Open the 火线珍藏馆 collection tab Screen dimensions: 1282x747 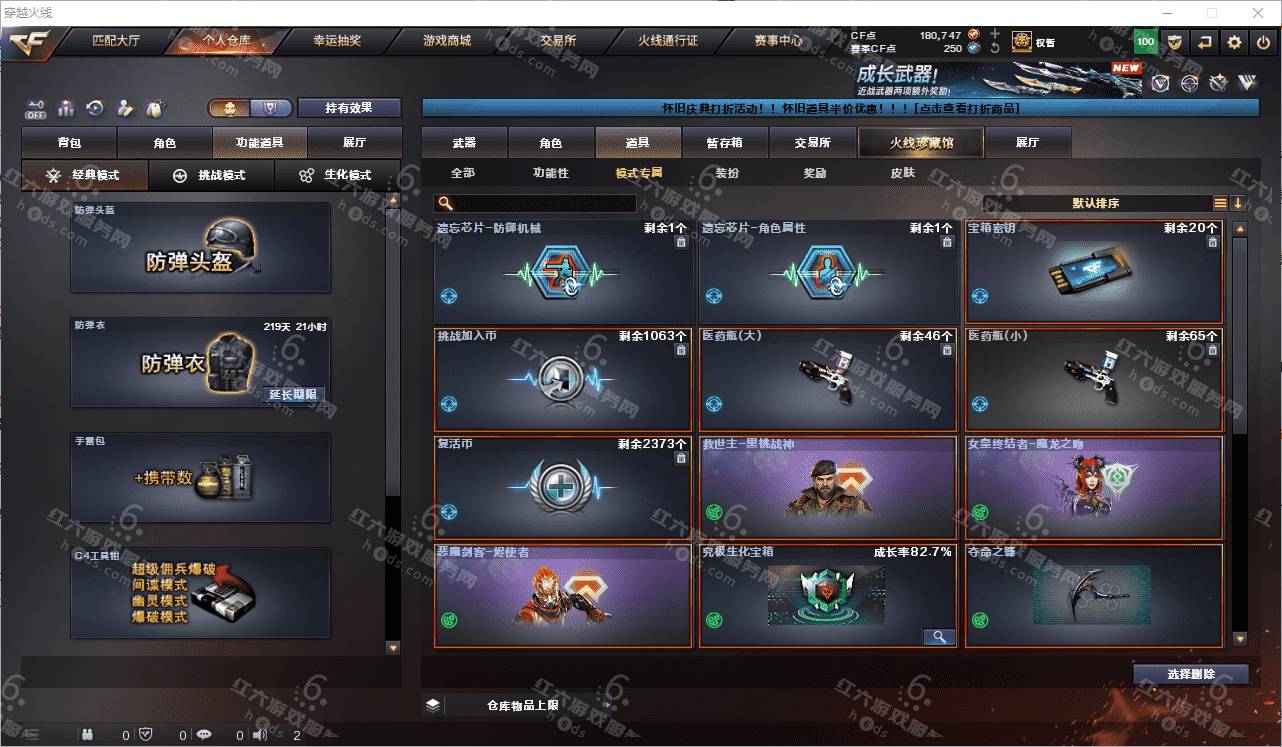(x=921, y=143)
